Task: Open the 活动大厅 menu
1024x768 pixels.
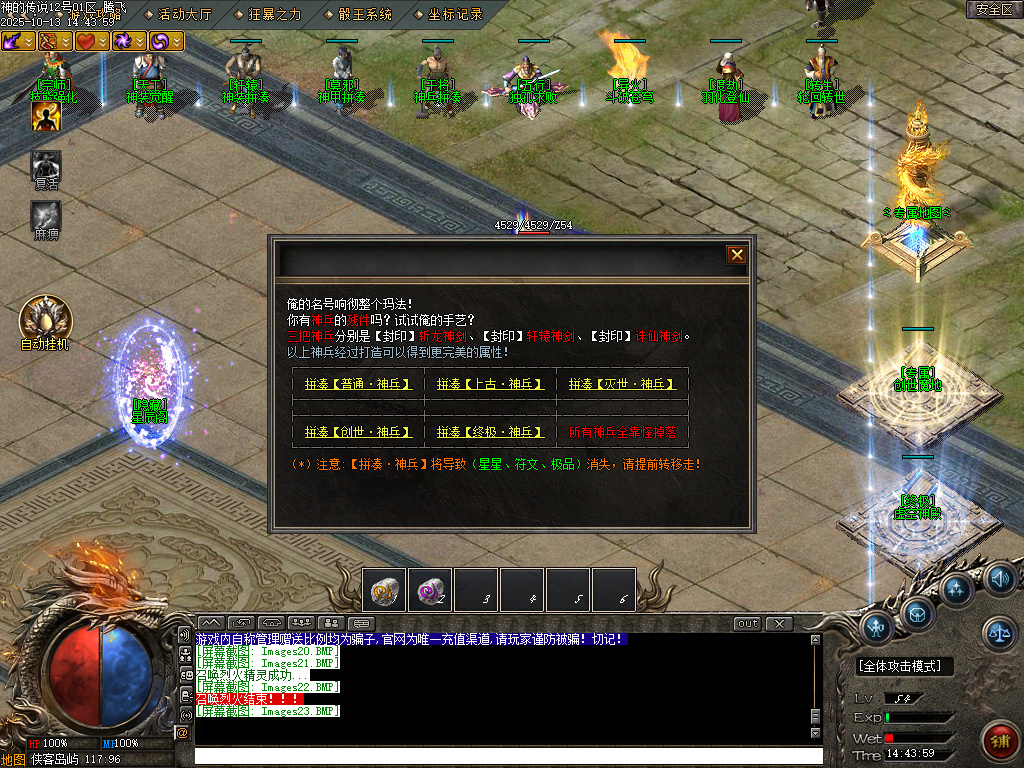Action: point(186,14)
